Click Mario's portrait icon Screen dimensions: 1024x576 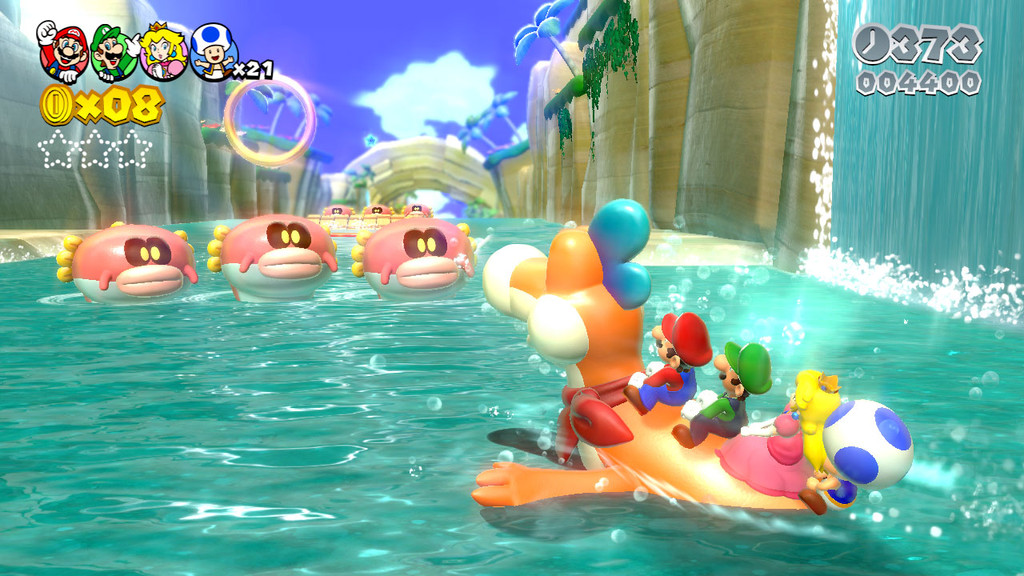[x=64, y=52]
